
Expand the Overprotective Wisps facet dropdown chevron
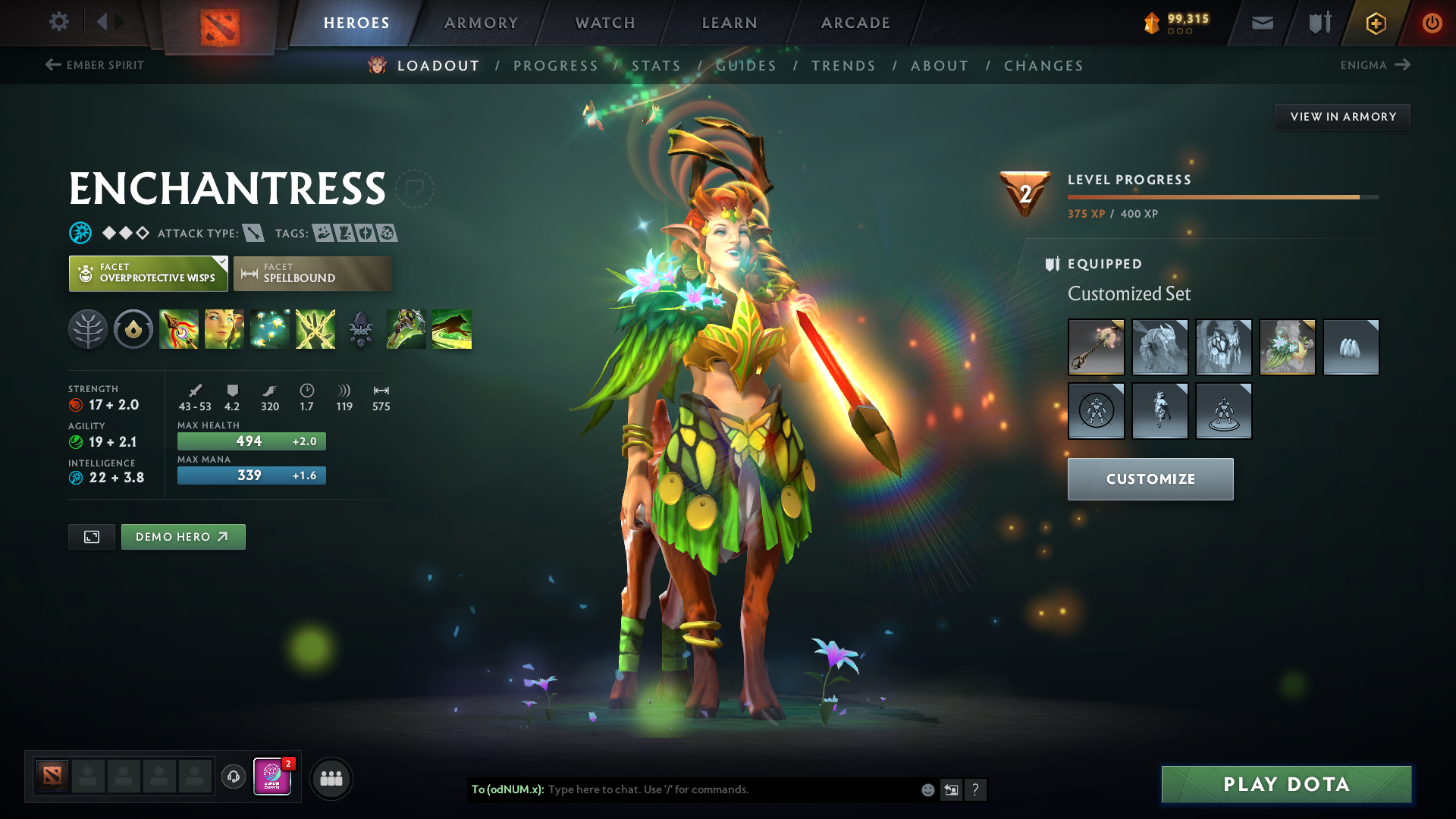[221, 264]
